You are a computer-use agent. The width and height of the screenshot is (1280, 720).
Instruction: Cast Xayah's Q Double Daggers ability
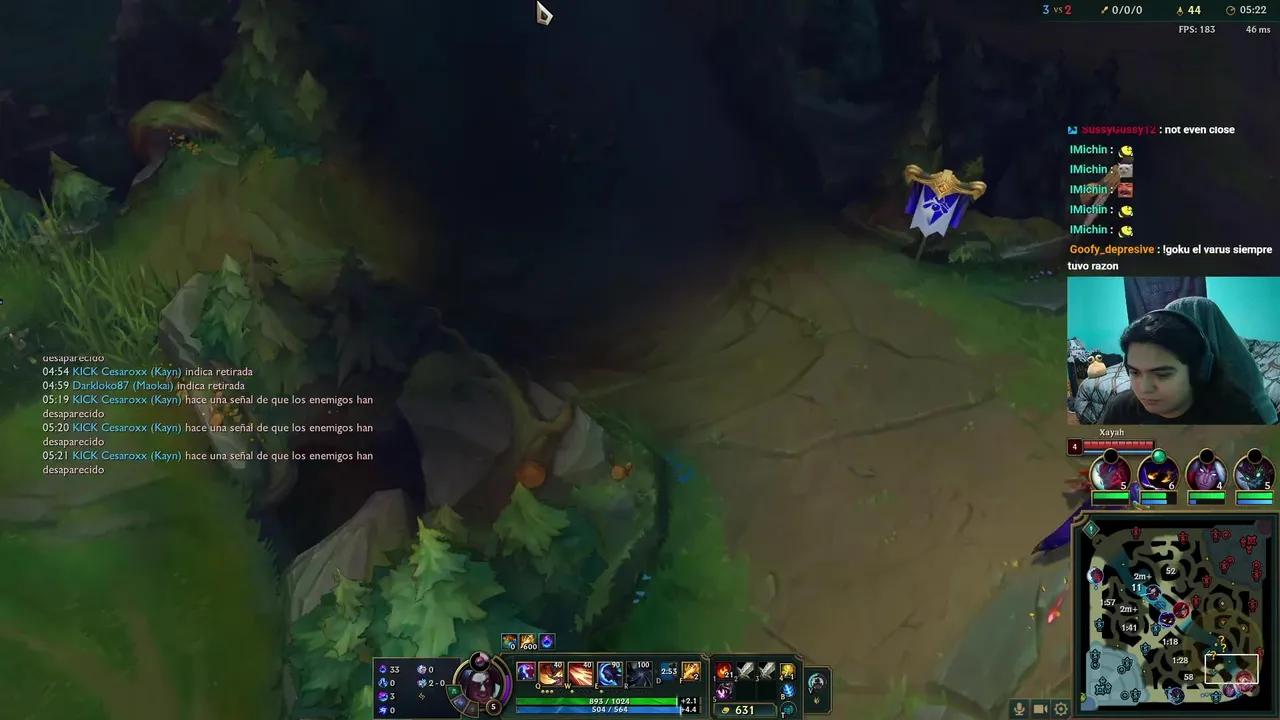point(553,672)
